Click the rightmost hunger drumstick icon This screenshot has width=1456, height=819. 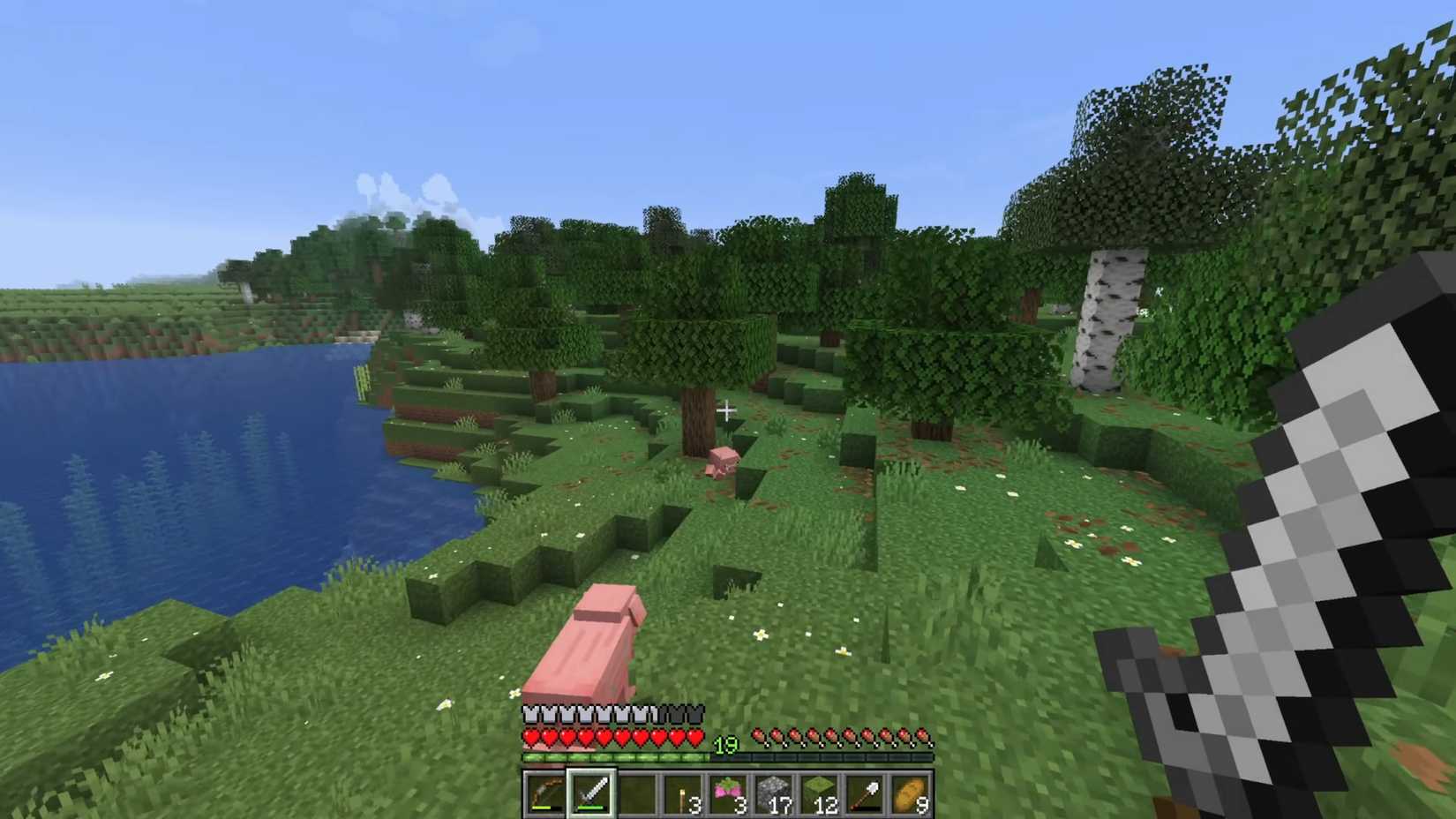(923, 734)
